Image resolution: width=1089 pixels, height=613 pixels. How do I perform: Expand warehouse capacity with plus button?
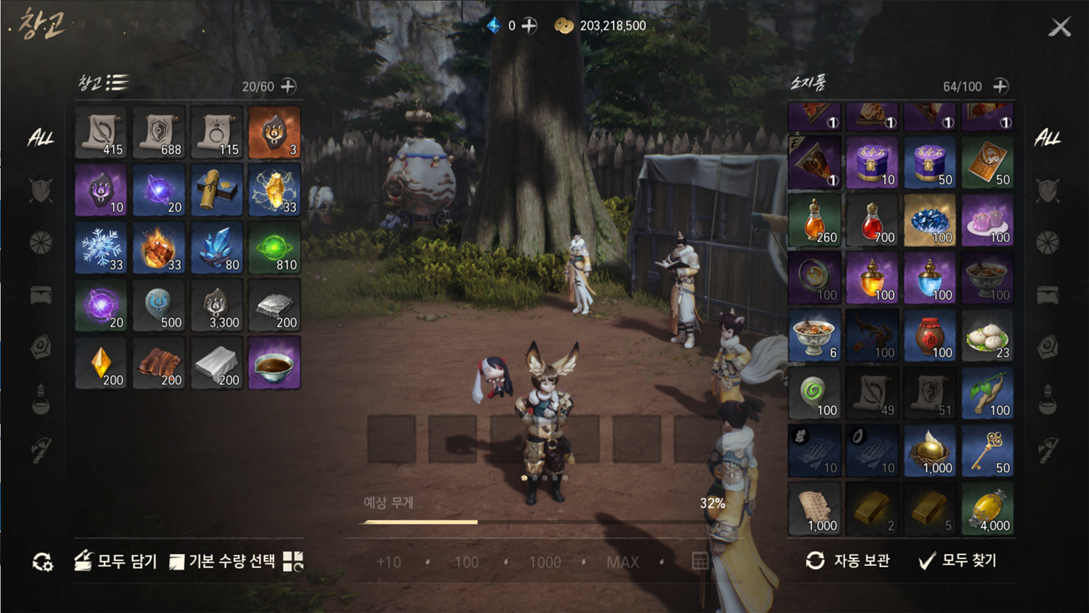point(288,86)
